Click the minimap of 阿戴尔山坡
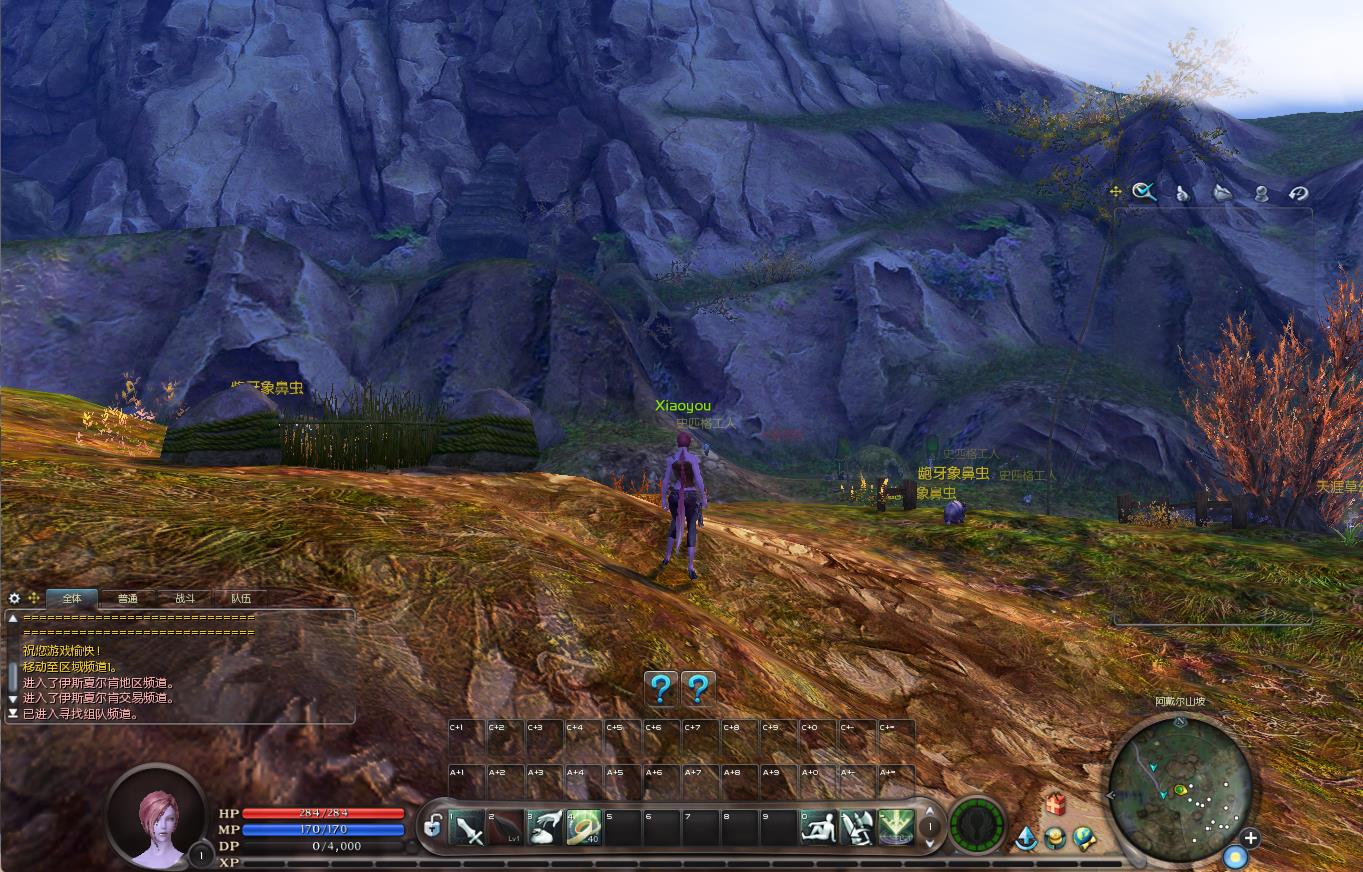 pyautogui.click(x=1180, y=792)
